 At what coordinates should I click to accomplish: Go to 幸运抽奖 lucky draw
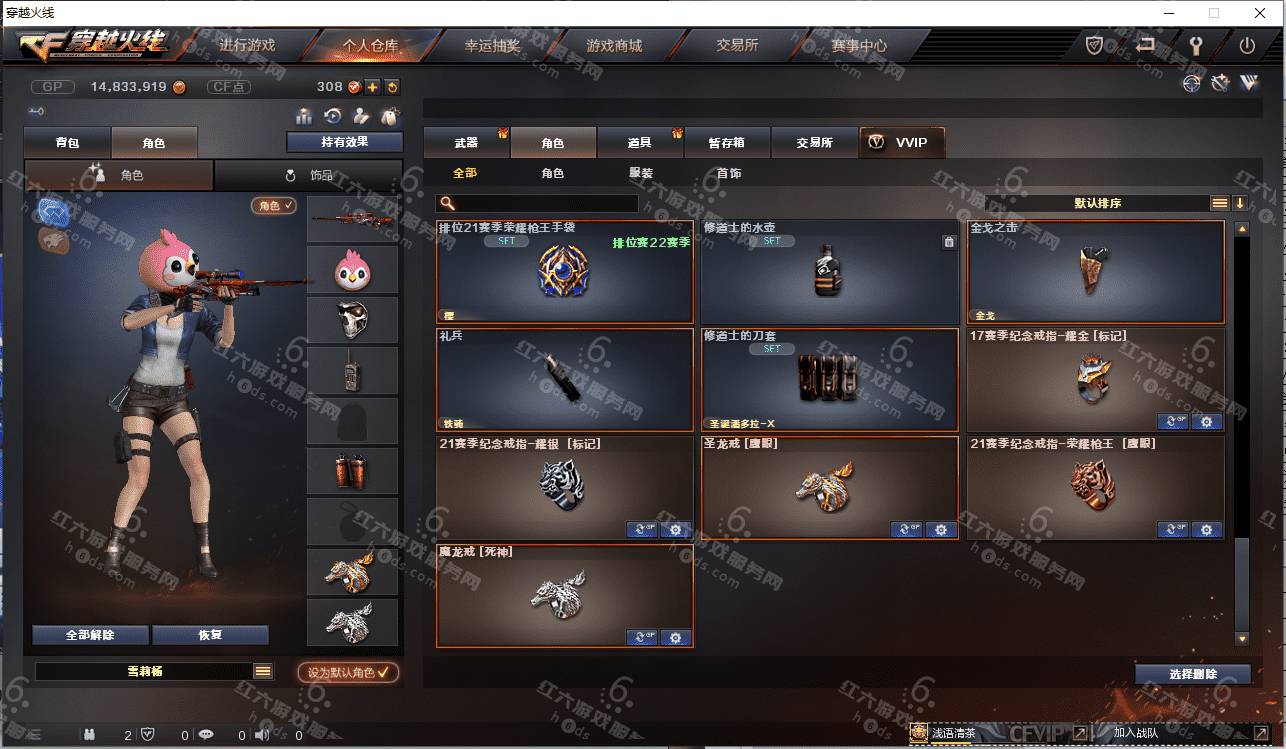click(x=492, y=46)
